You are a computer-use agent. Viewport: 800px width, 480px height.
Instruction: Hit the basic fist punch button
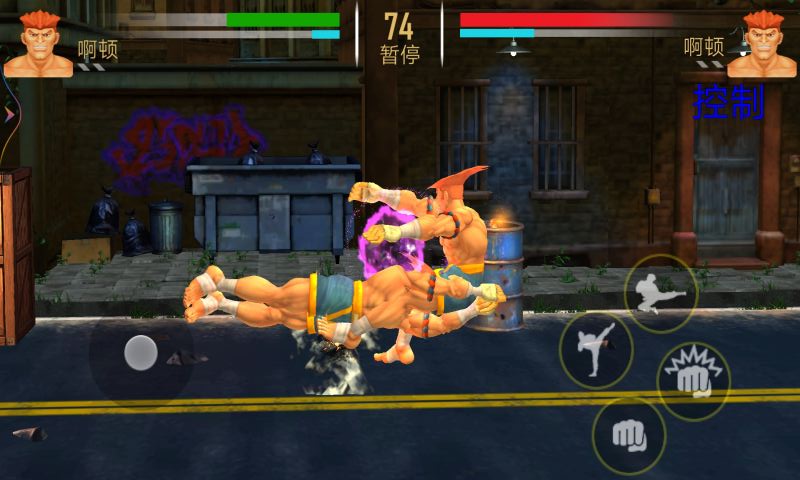[628, 435]
